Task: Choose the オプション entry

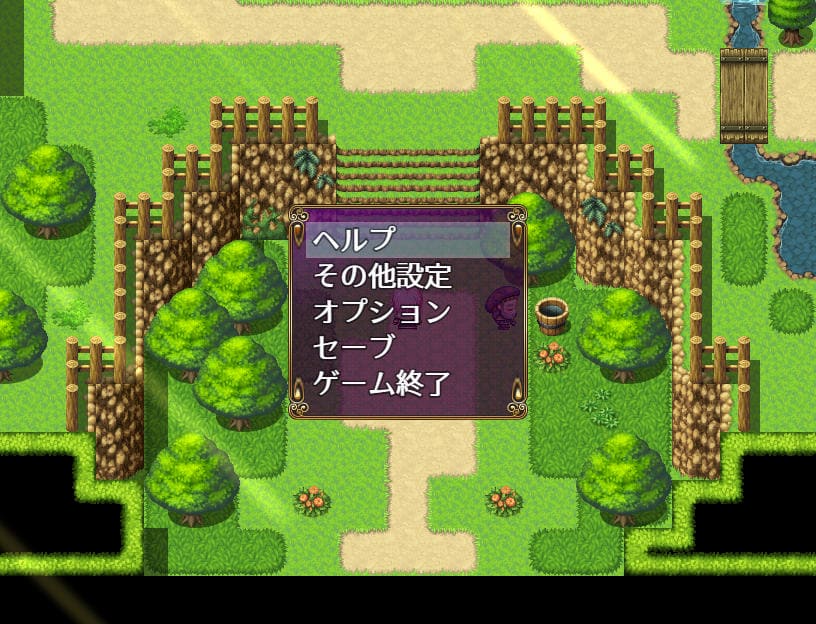Action: pos(382,311)
